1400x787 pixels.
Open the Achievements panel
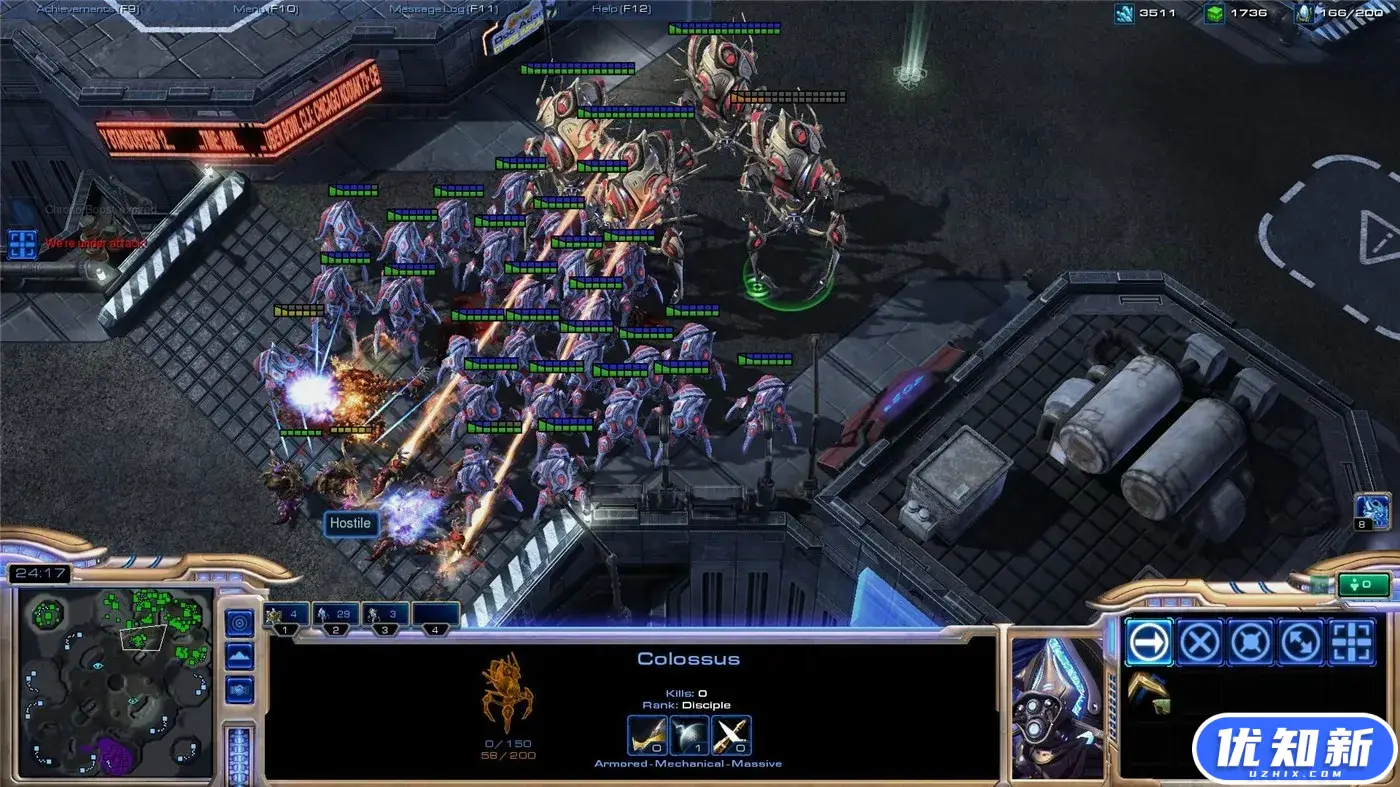click(87, 9)
